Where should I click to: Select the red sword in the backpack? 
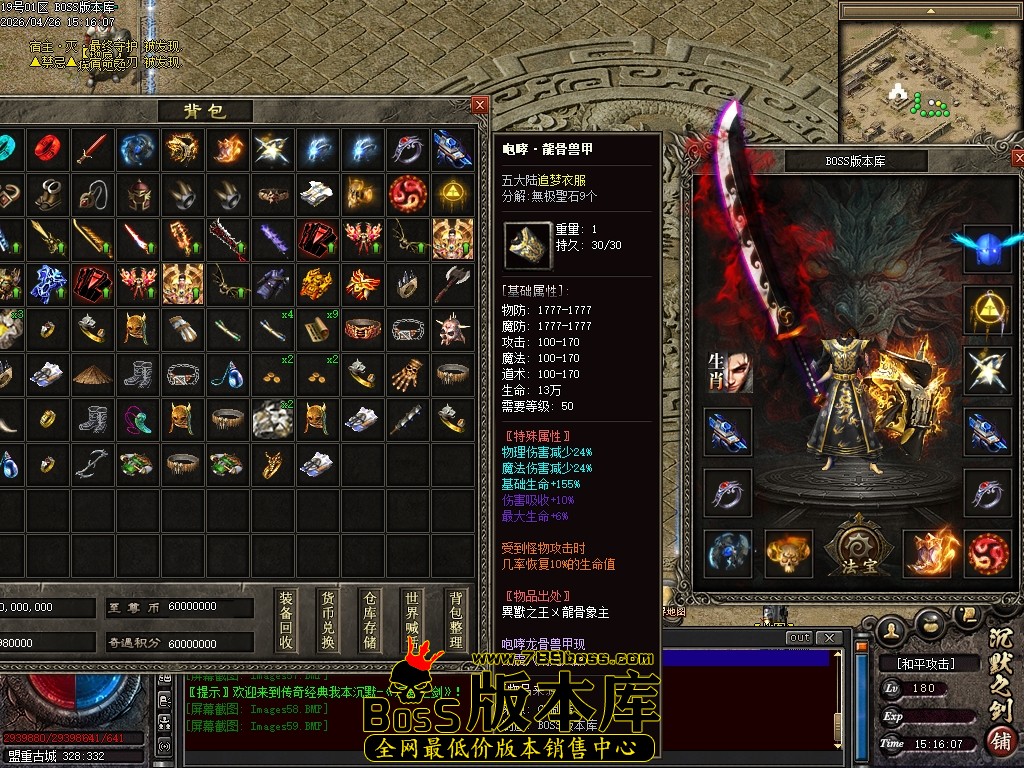(x=92, y=149)
